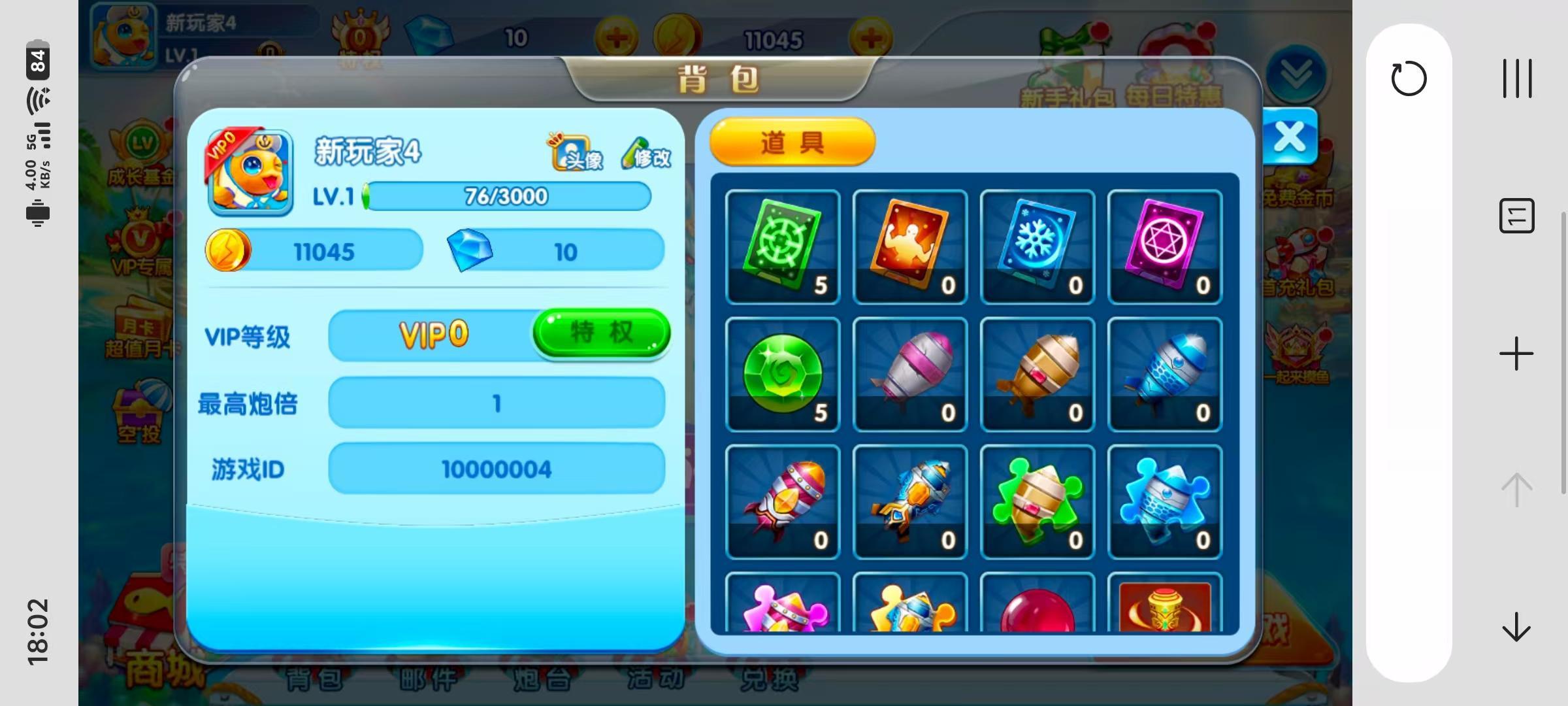Choose the gold torpedo with red gem

pos(1037,375)
